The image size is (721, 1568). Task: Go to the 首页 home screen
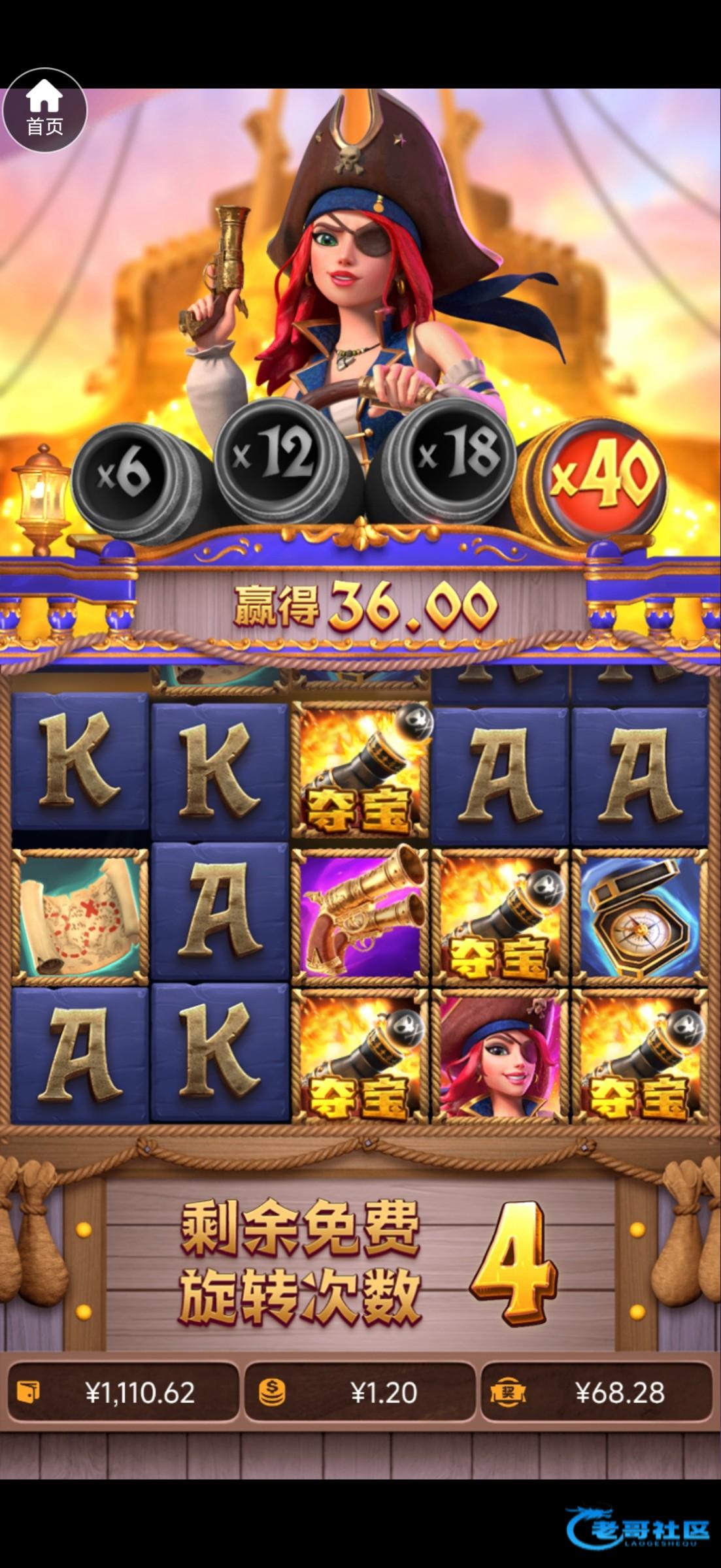coord(44,110)
